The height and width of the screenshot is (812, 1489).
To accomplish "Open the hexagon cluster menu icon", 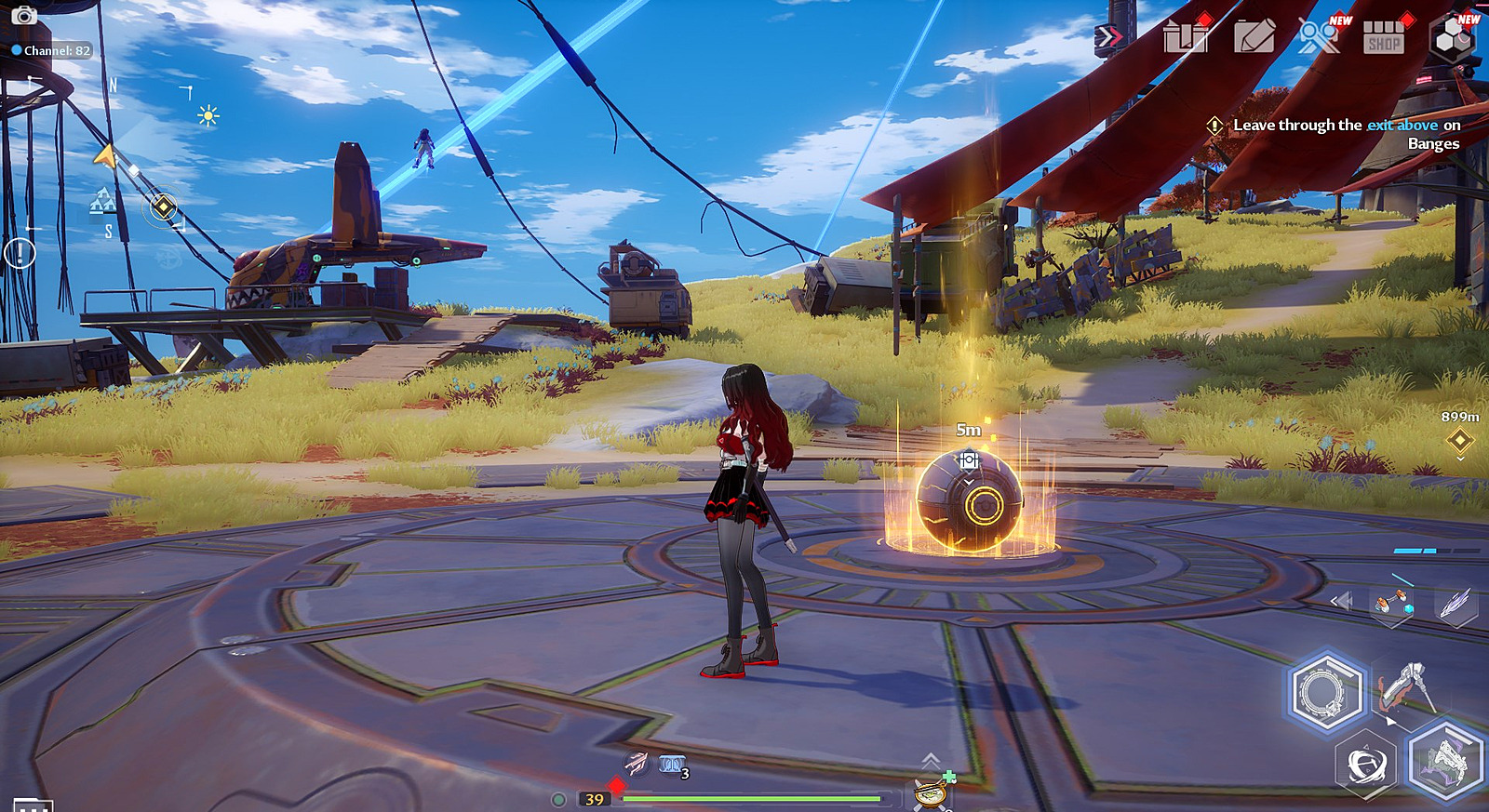I will pos(1453,39).
